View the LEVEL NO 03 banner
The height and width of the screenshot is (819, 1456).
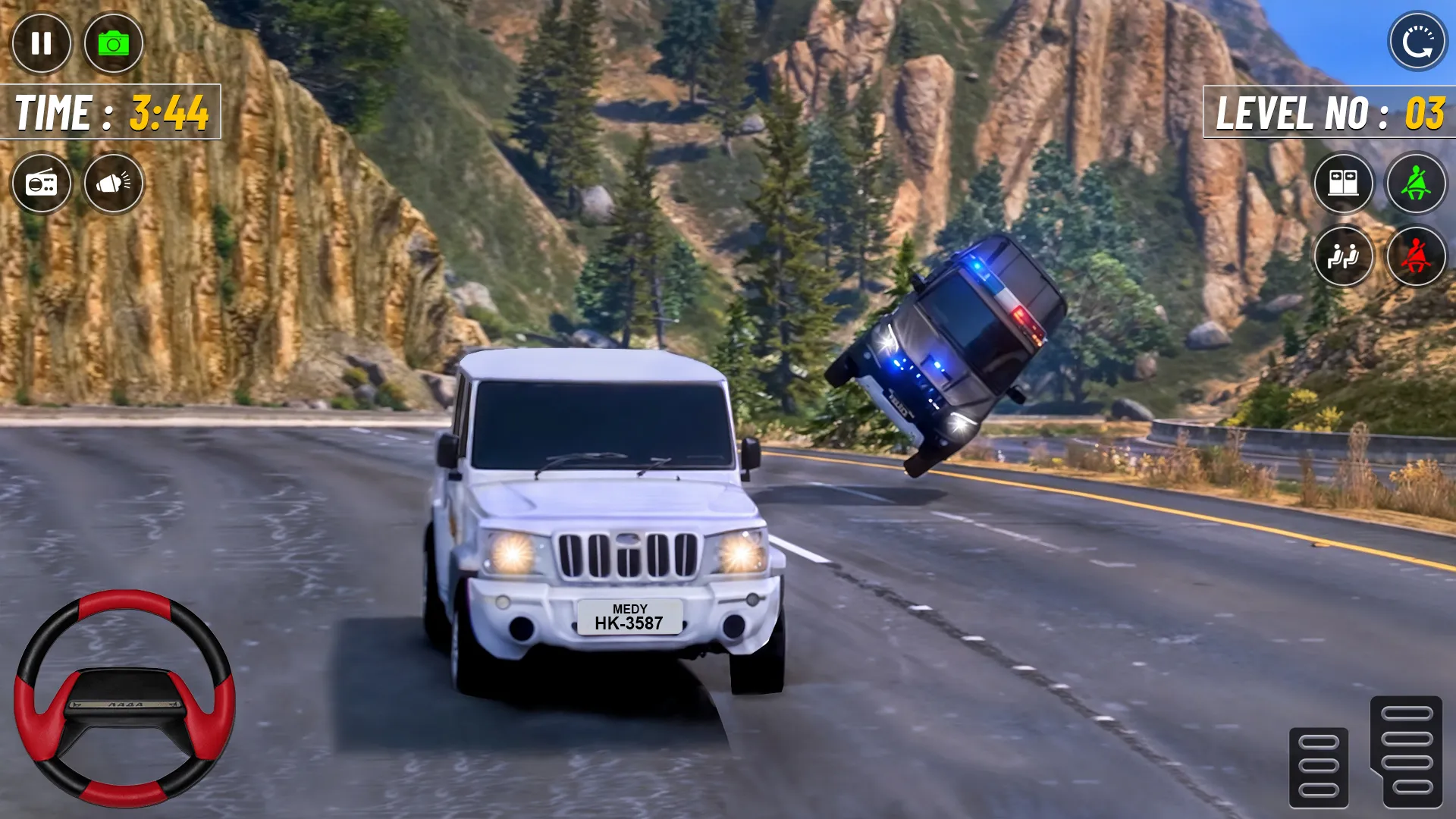1327,115
